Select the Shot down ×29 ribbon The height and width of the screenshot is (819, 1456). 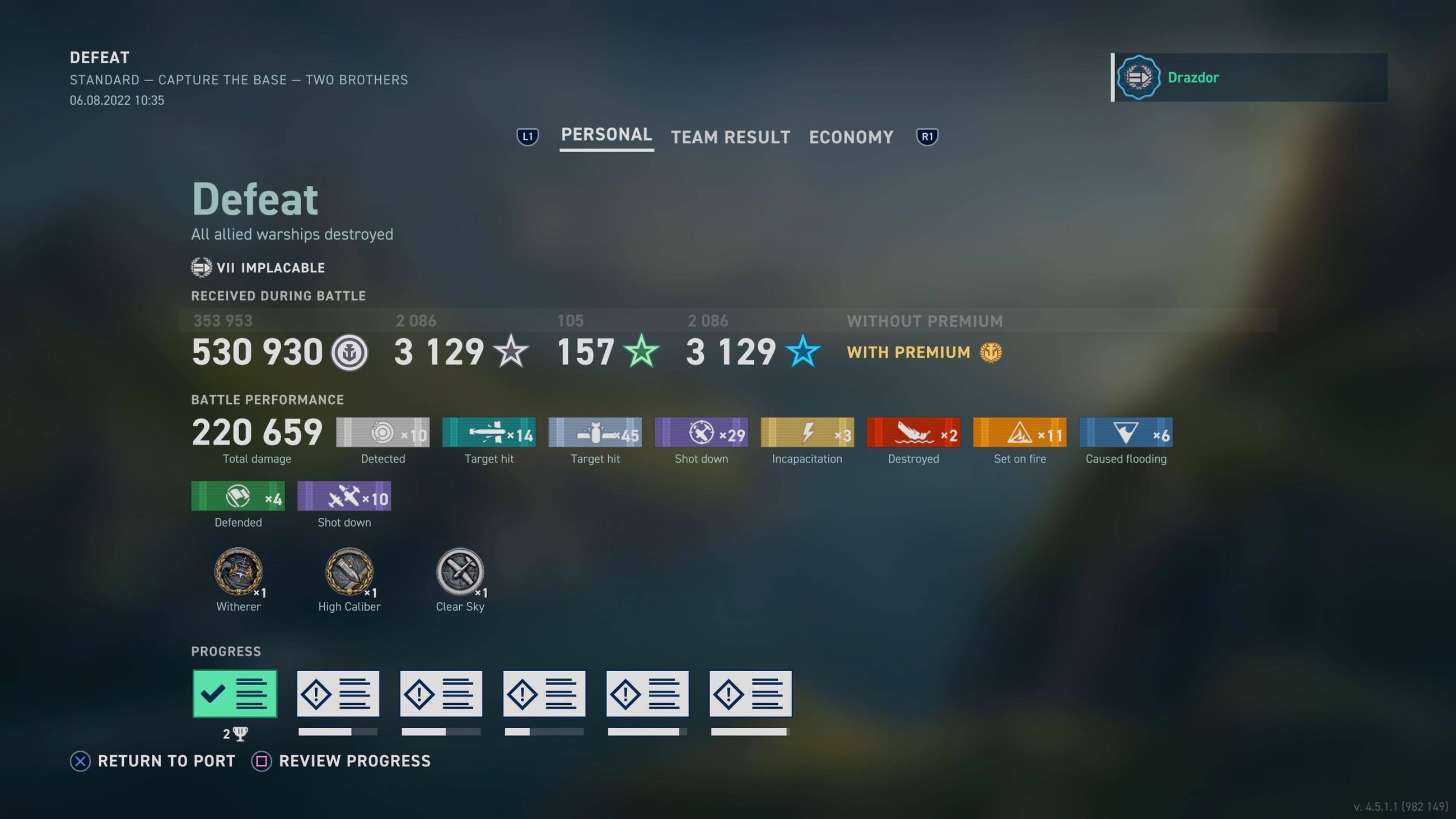[x=701, y=432]
